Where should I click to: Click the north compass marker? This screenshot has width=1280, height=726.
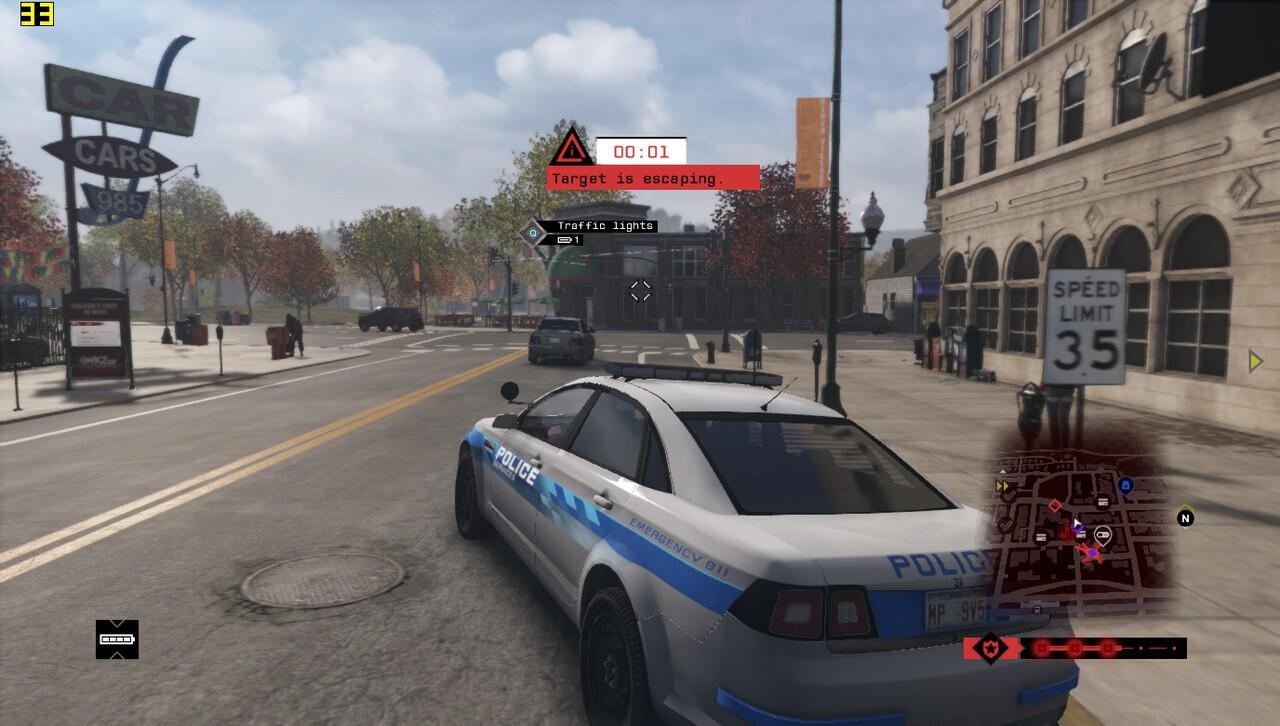pyautogui.click(x=1185, y=518)
